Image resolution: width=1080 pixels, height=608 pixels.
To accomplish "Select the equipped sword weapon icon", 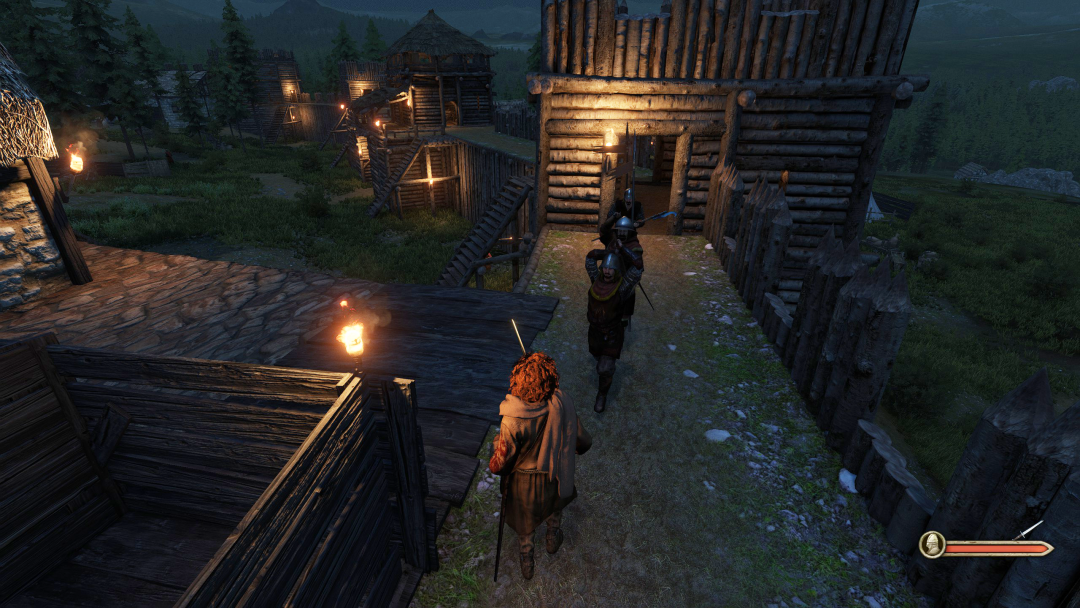I will pyautogui.click(x=1028, y=531).
